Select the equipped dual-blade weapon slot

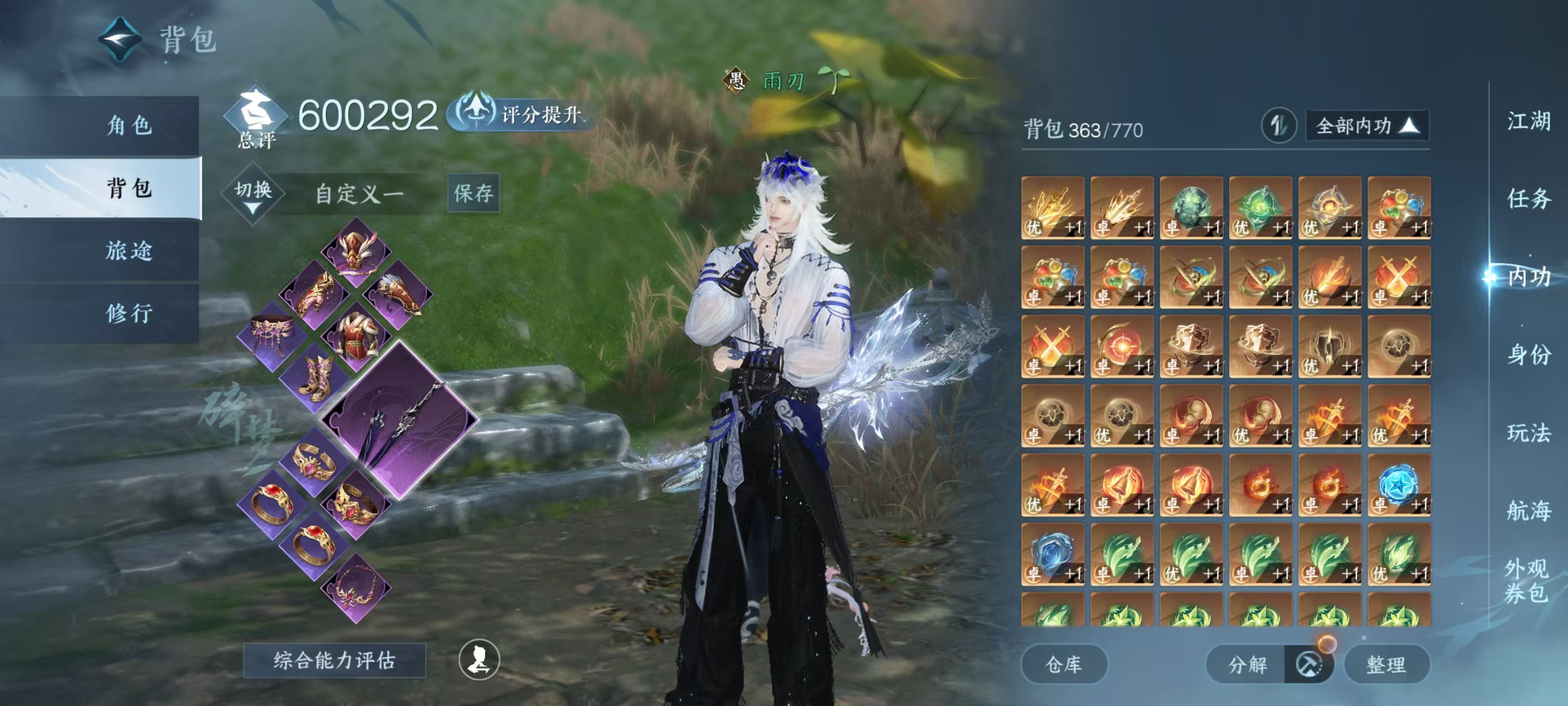[x=399, y=421]
